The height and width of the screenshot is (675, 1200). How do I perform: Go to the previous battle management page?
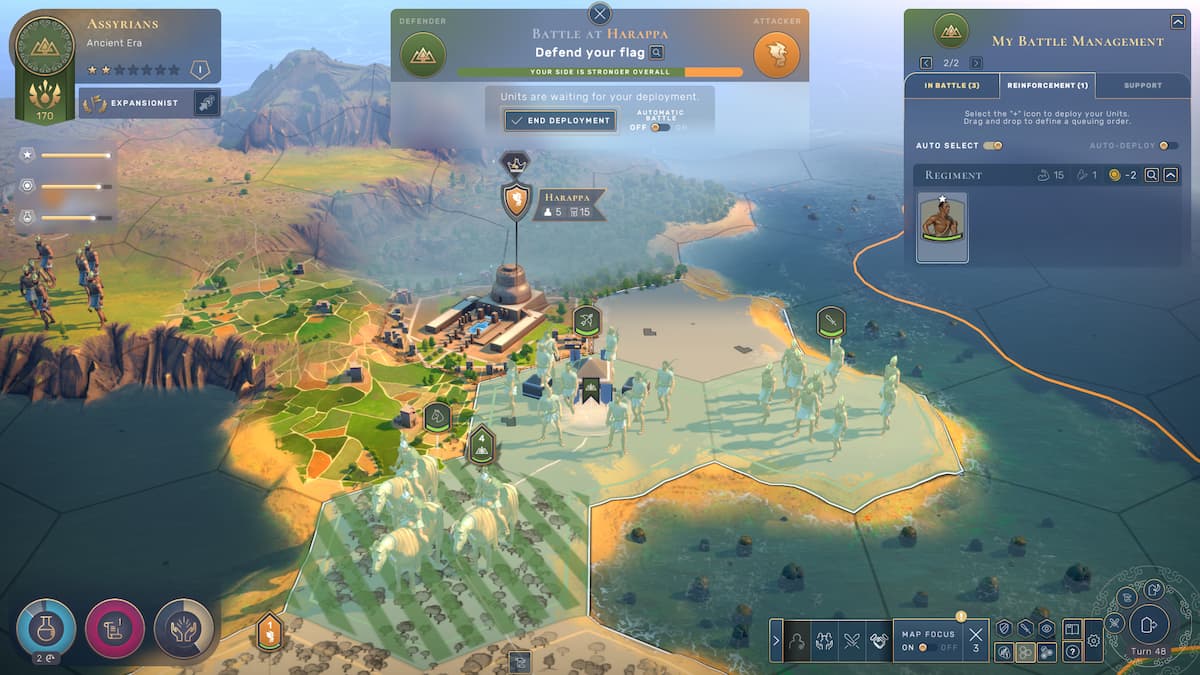[x=926, y=63]
